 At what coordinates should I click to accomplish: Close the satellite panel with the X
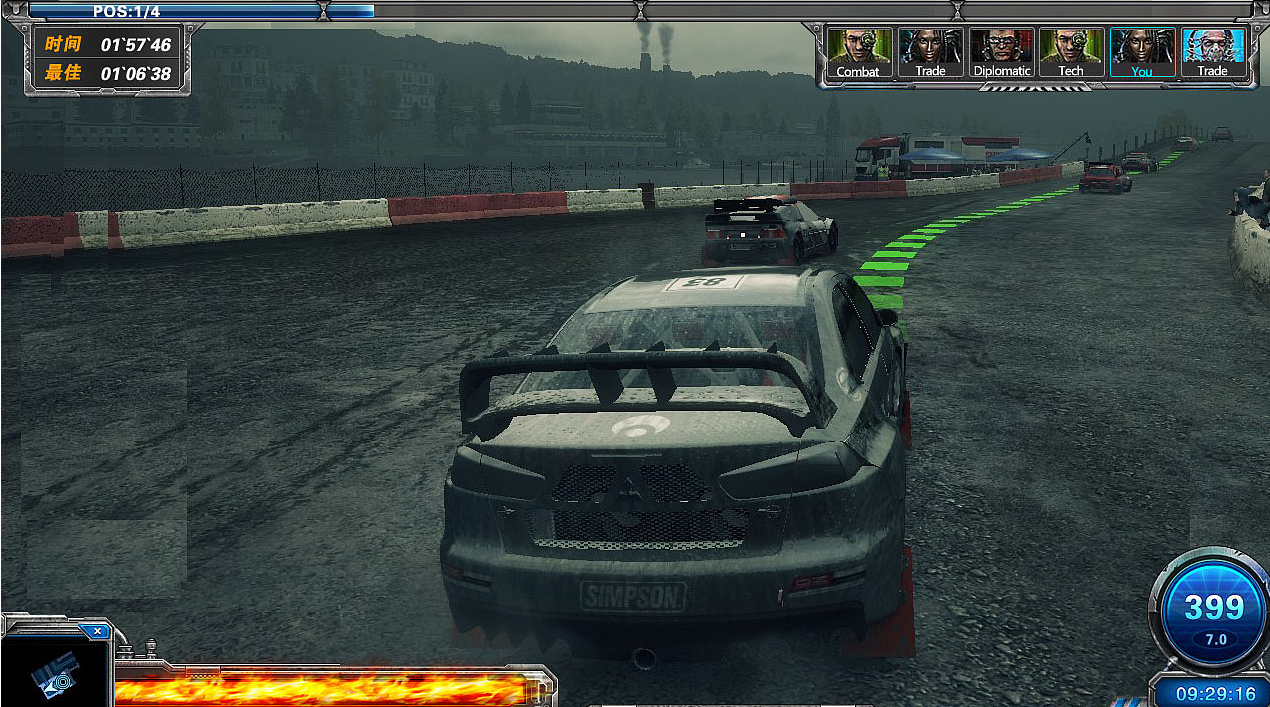pyautogui.click(x=97, y=631)
